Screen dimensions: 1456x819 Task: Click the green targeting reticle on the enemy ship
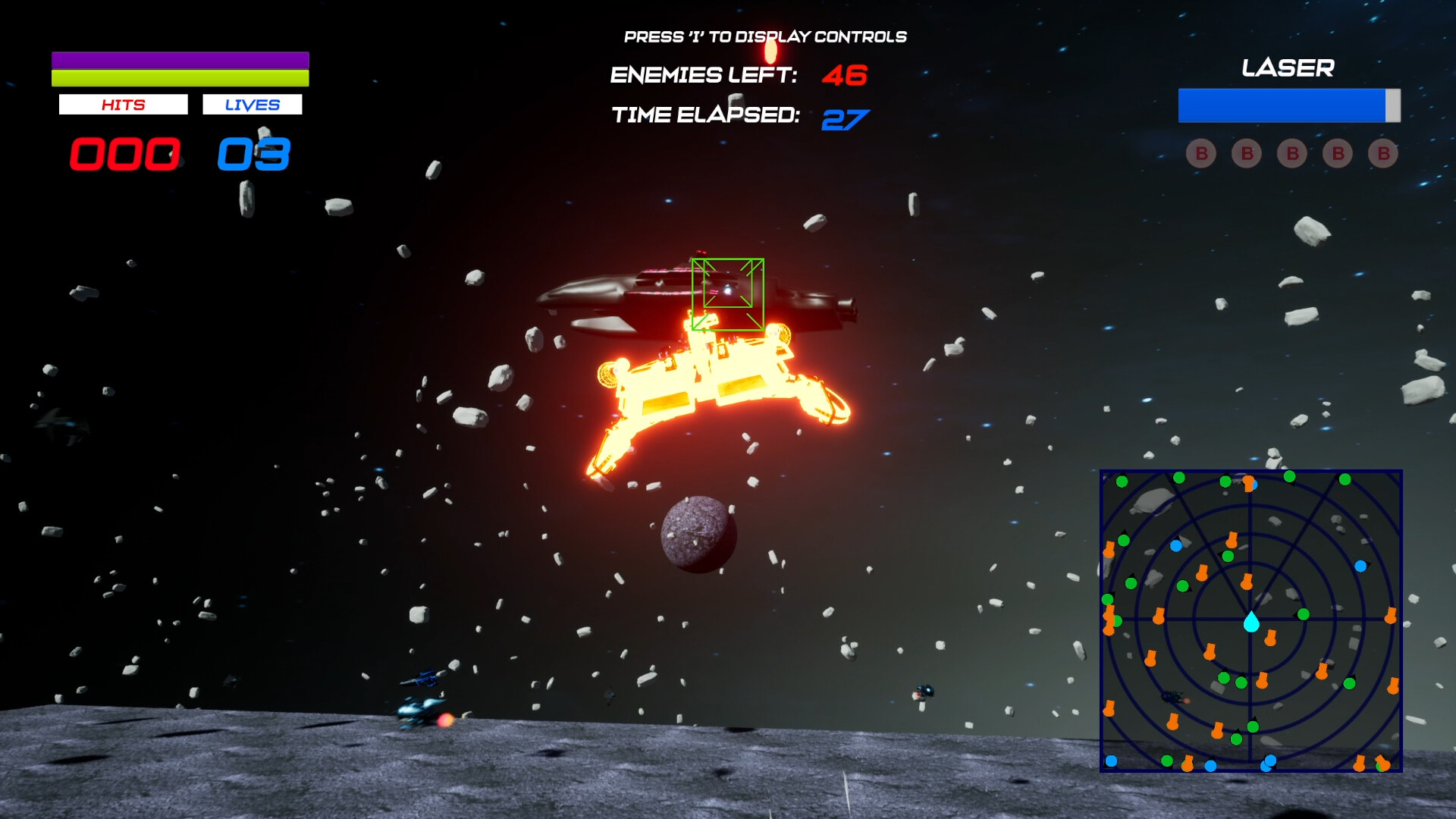click(727, 293)
